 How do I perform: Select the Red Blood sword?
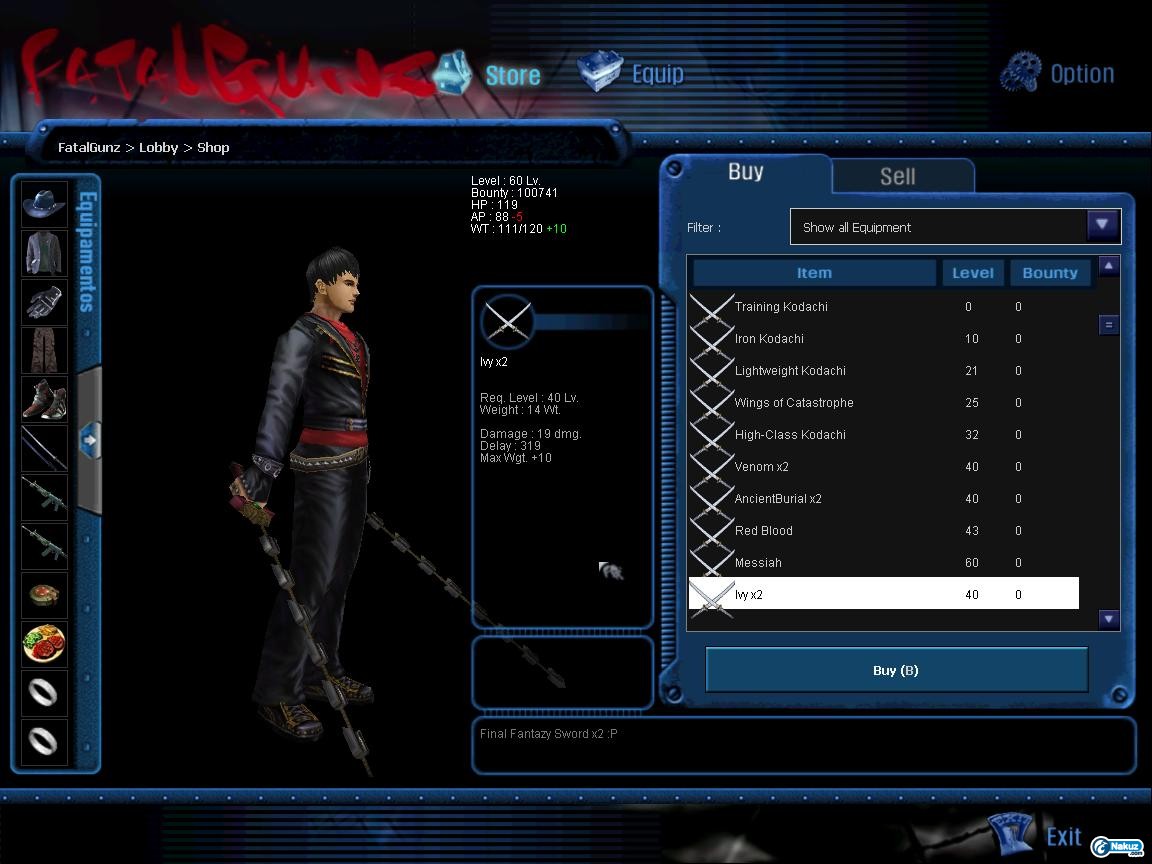764,531
